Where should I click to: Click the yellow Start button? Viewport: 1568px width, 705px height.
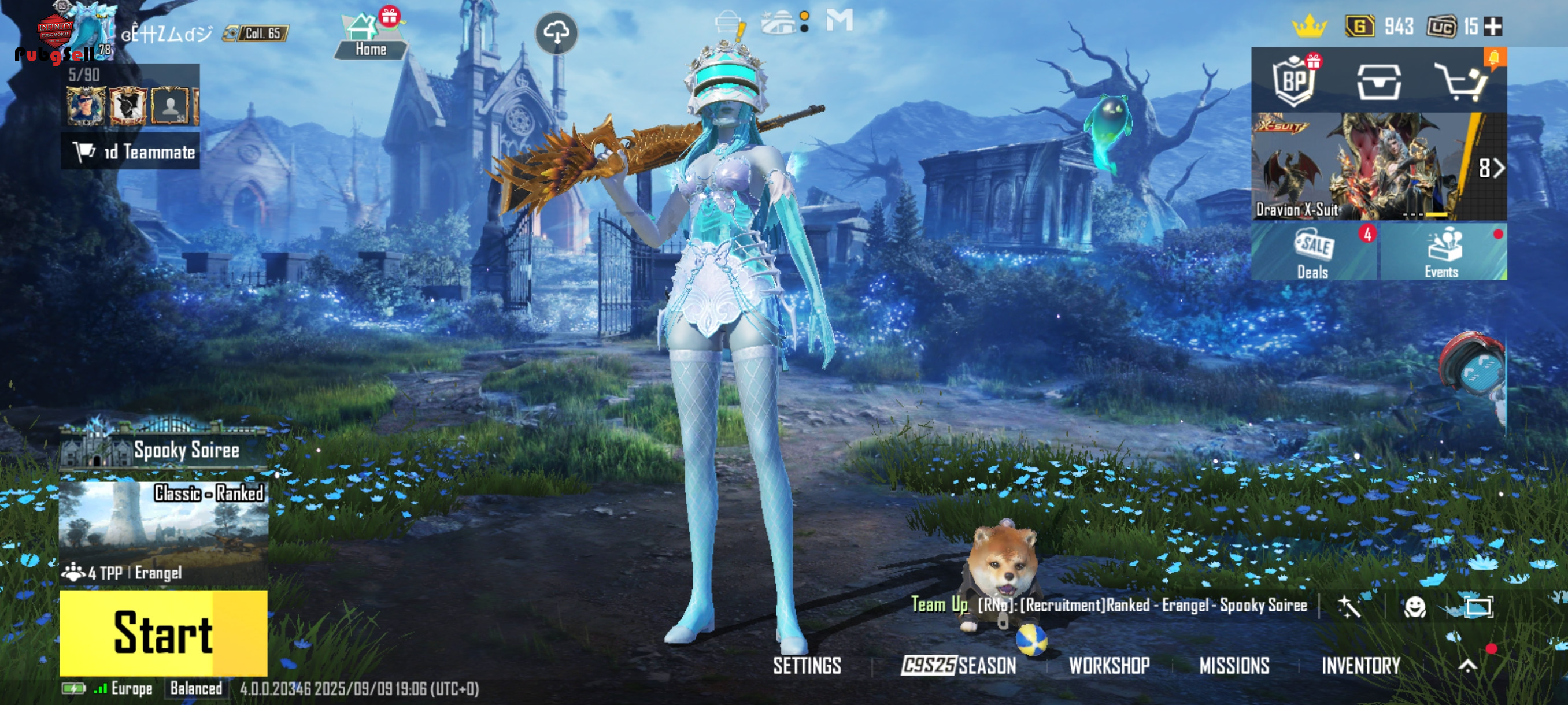(x=163, y=633)
